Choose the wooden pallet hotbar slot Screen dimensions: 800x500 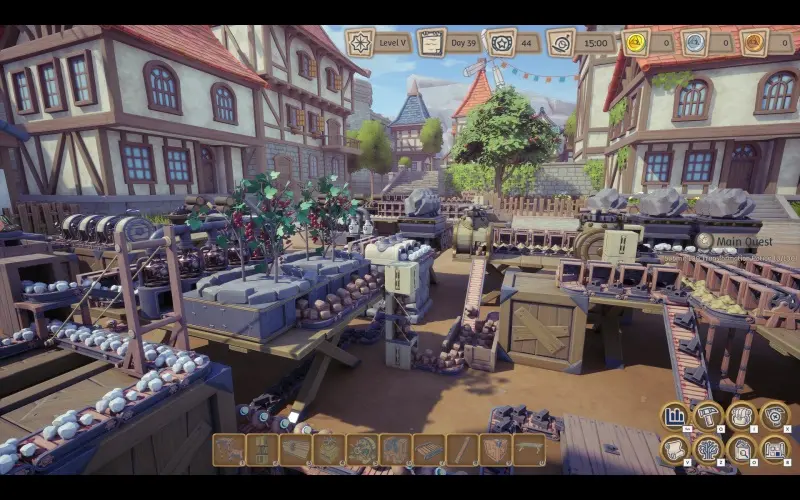[x=429, y=450]
